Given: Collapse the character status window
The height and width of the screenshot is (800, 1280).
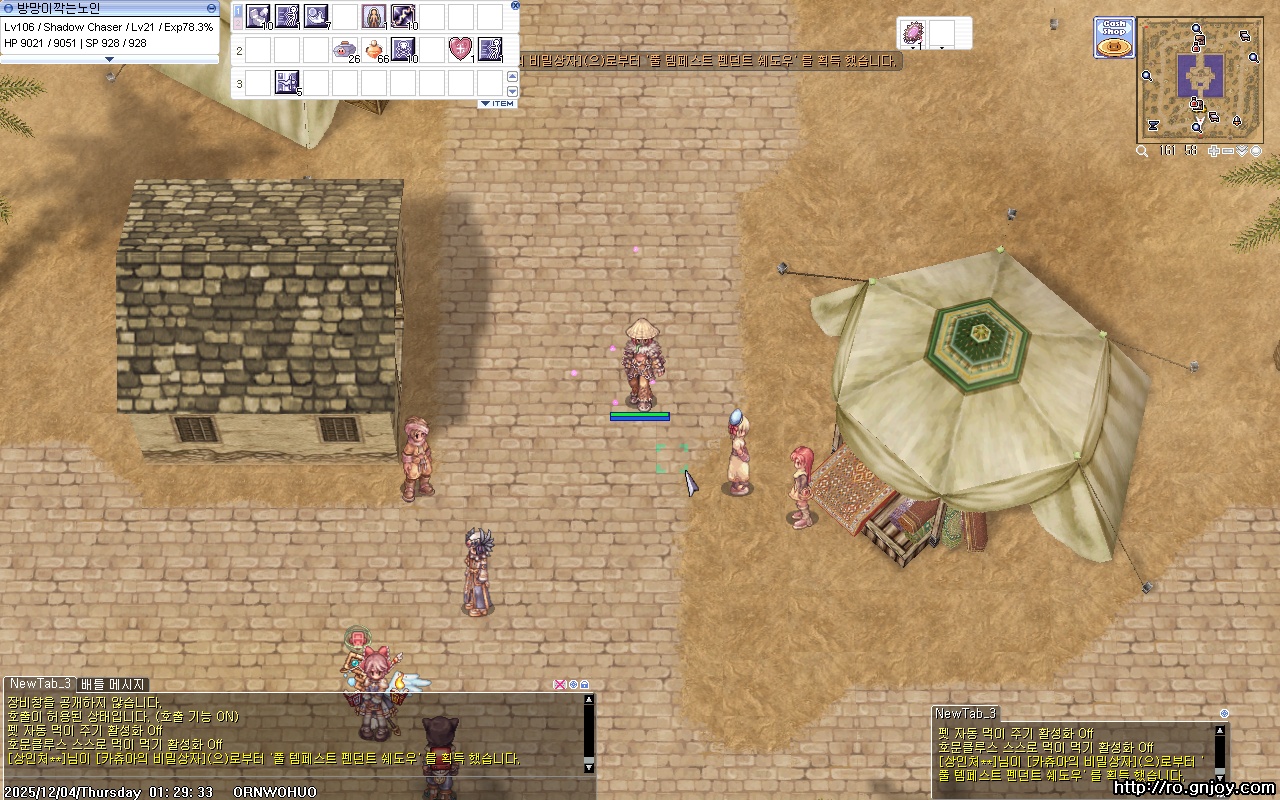Looking at the screenshot, I should [211, 8].
